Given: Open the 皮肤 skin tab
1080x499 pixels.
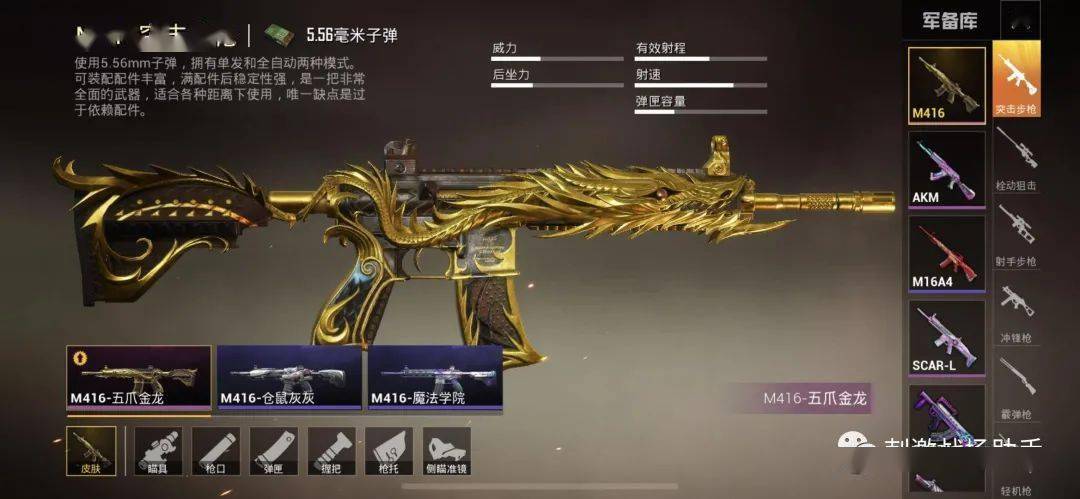Looking at the screenshot, I should point(91,452).
